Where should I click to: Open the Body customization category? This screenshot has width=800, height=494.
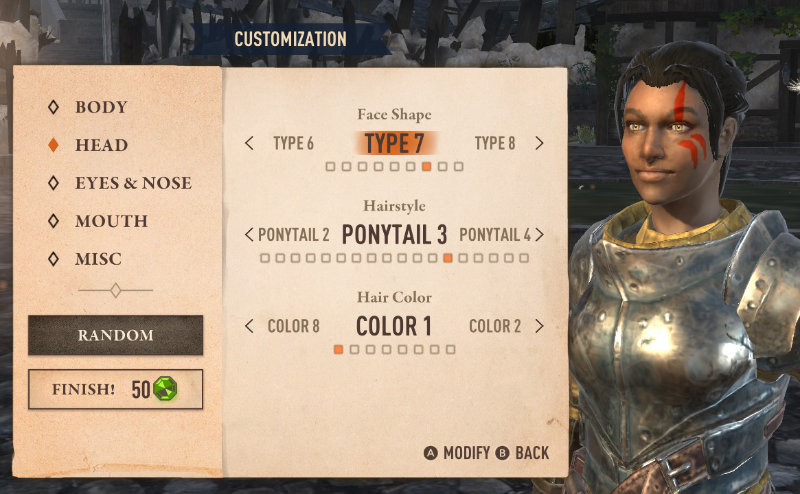pos(100,107)
